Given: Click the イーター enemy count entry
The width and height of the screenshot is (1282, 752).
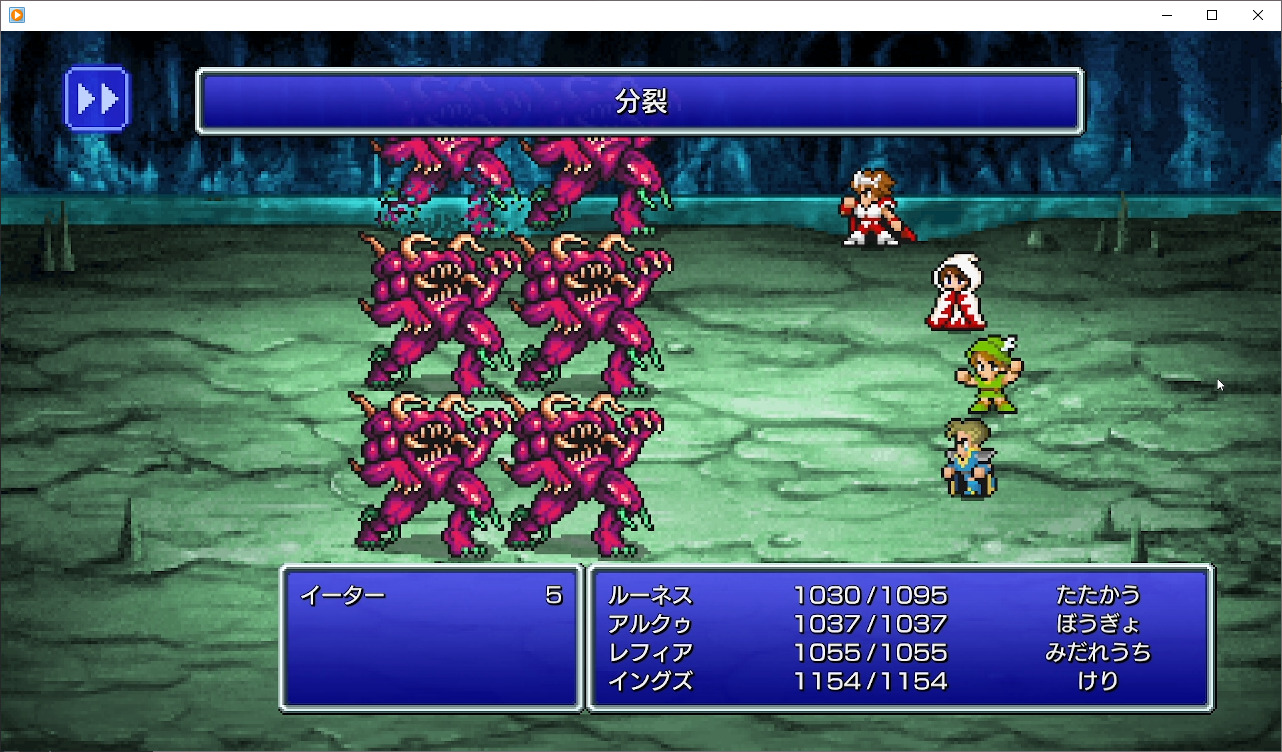Looking at the screenshot, I should [x=430, y=594].
